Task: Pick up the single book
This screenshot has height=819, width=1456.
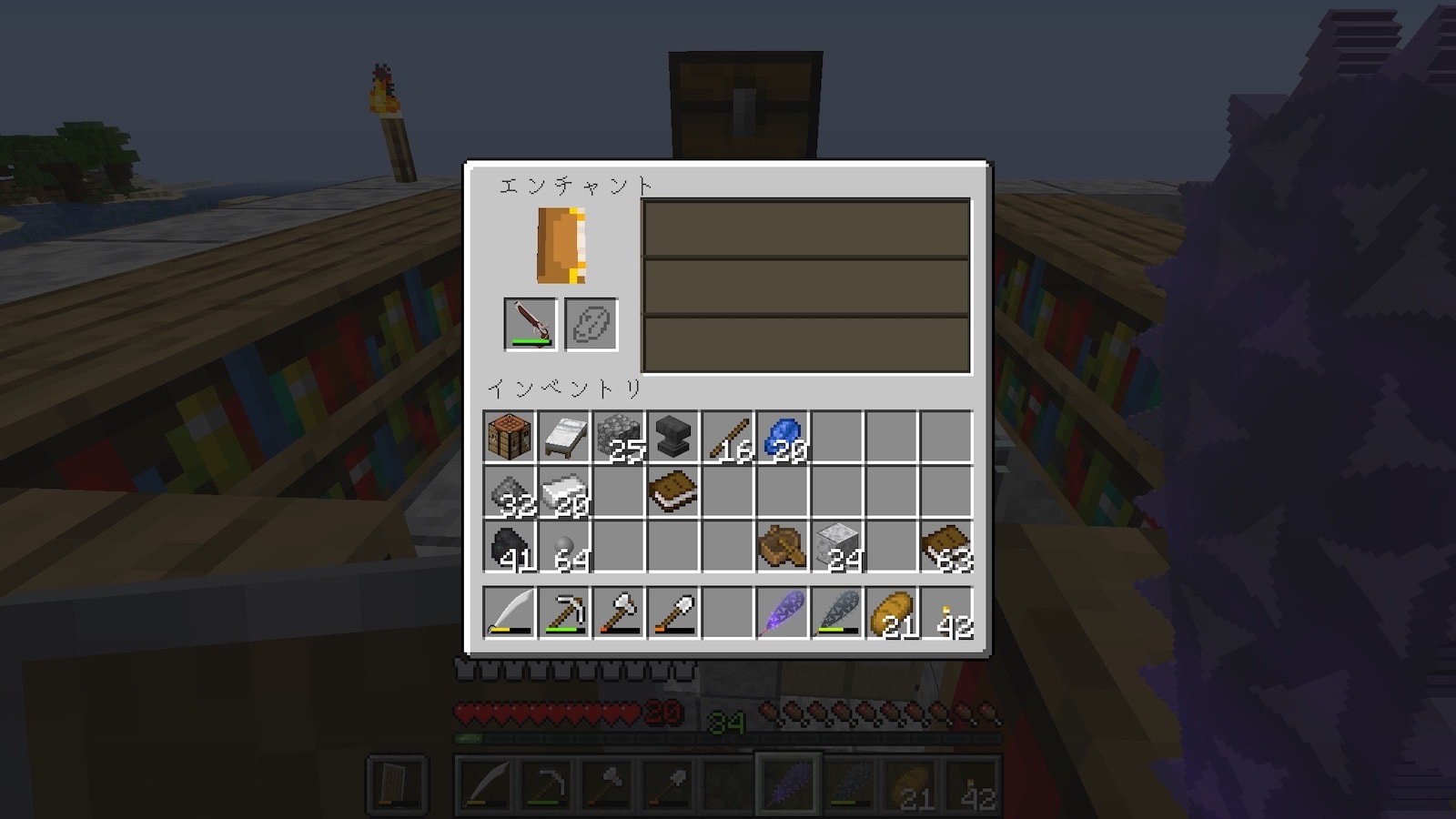Action: pos(673,492)
